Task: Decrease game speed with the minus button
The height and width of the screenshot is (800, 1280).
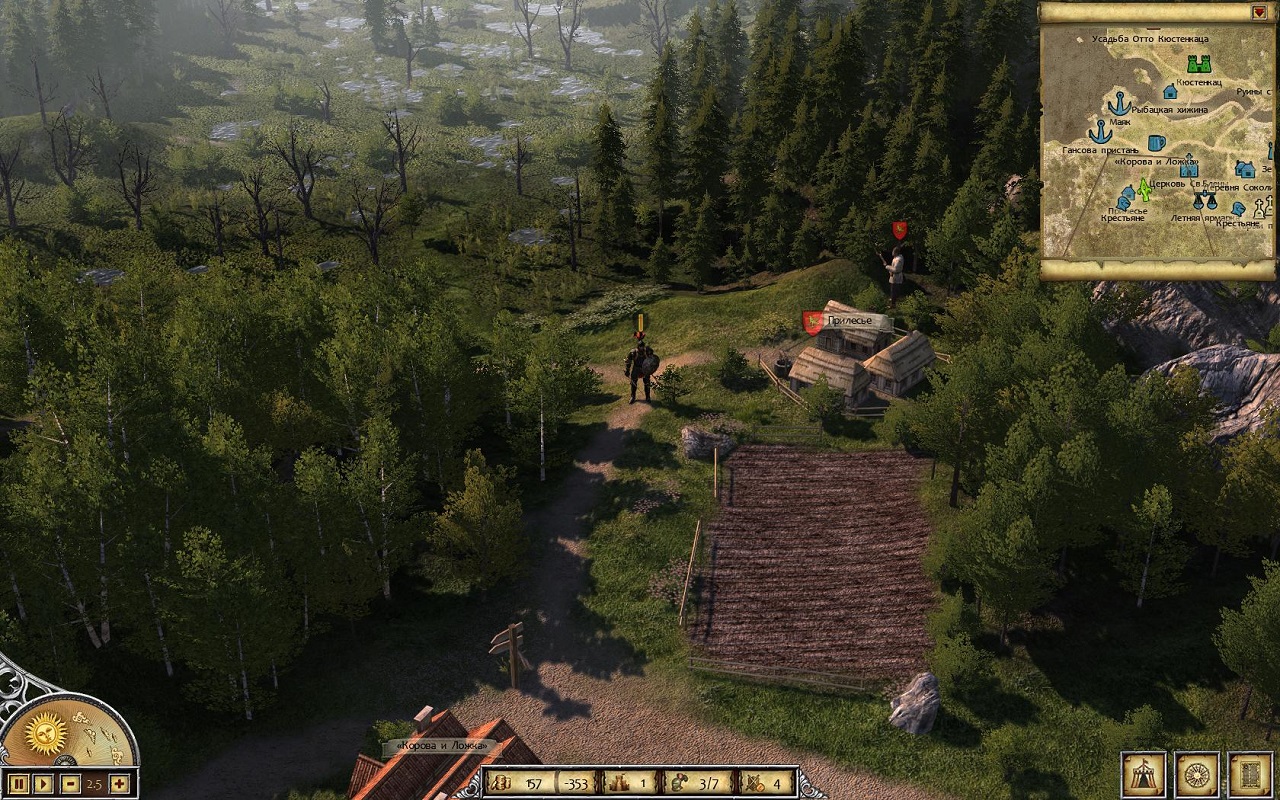Action: [69, 783]
